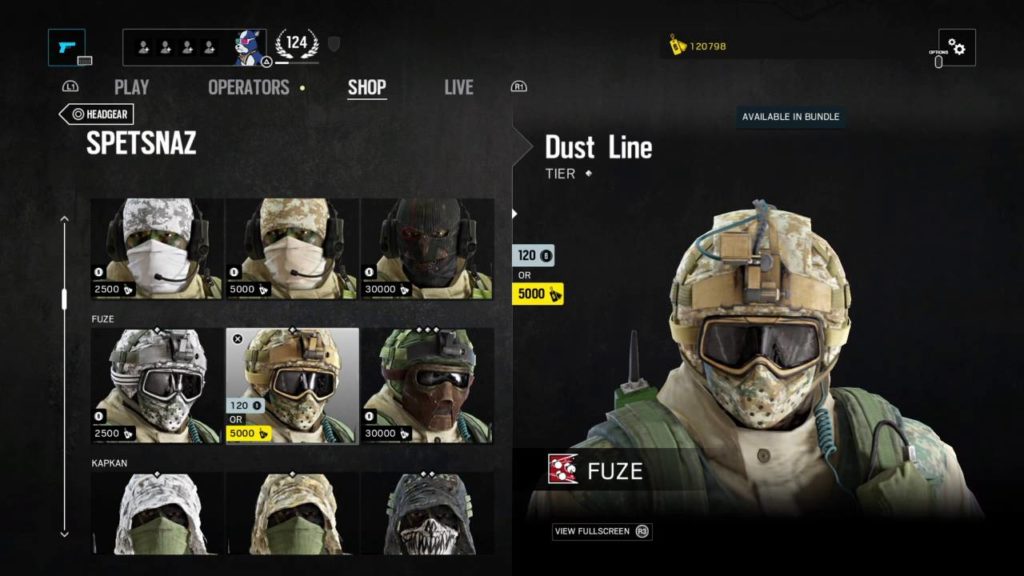Buy Dust Line for 5000 renown
Screen dimensions: 1024x576
point(537,294)
